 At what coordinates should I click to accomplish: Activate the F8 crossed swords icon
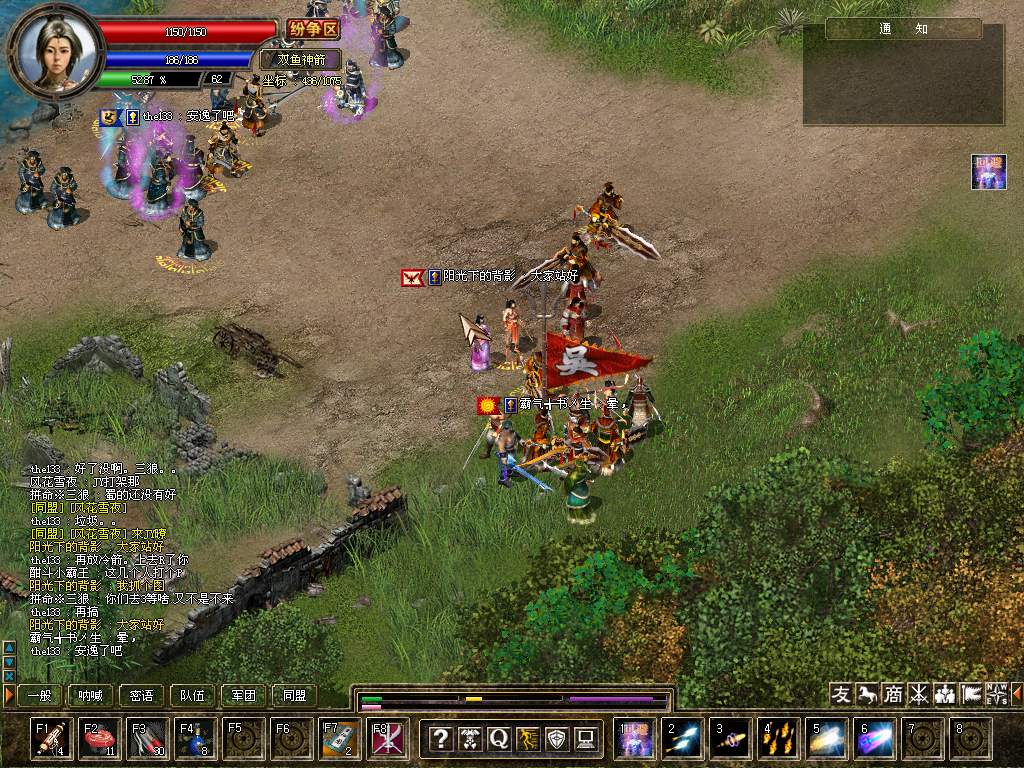(388, 739)
